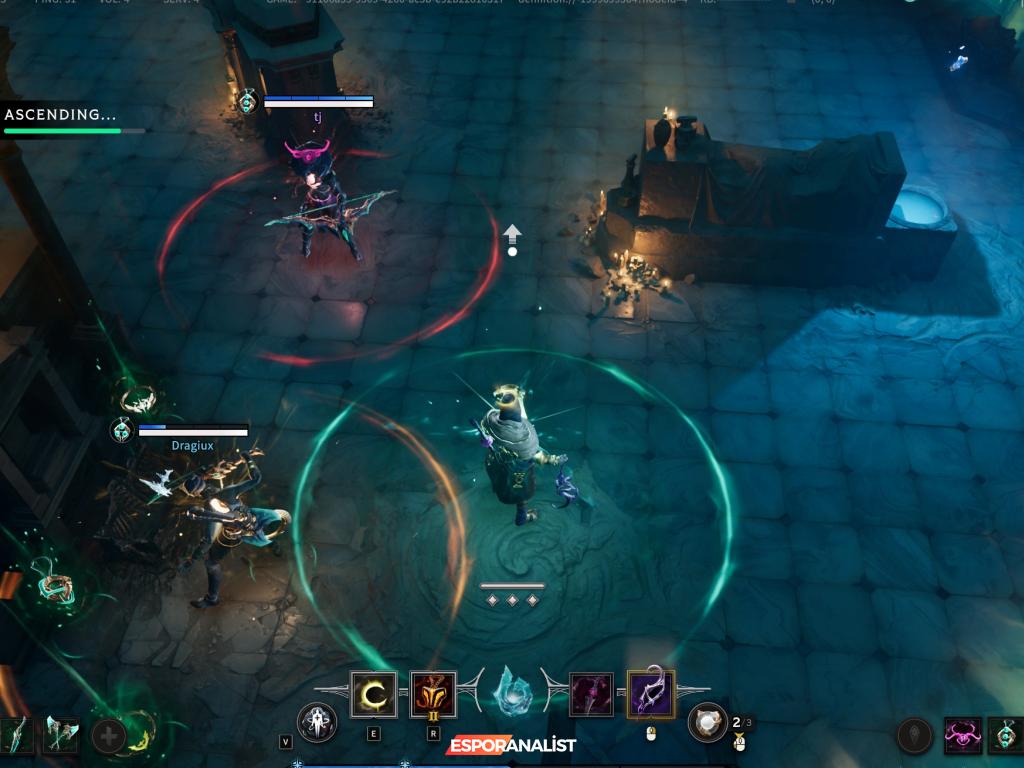1024x768 pixels.
Task: Choose the dark magenta weapon skill slot
Action: tap(591, 695)
